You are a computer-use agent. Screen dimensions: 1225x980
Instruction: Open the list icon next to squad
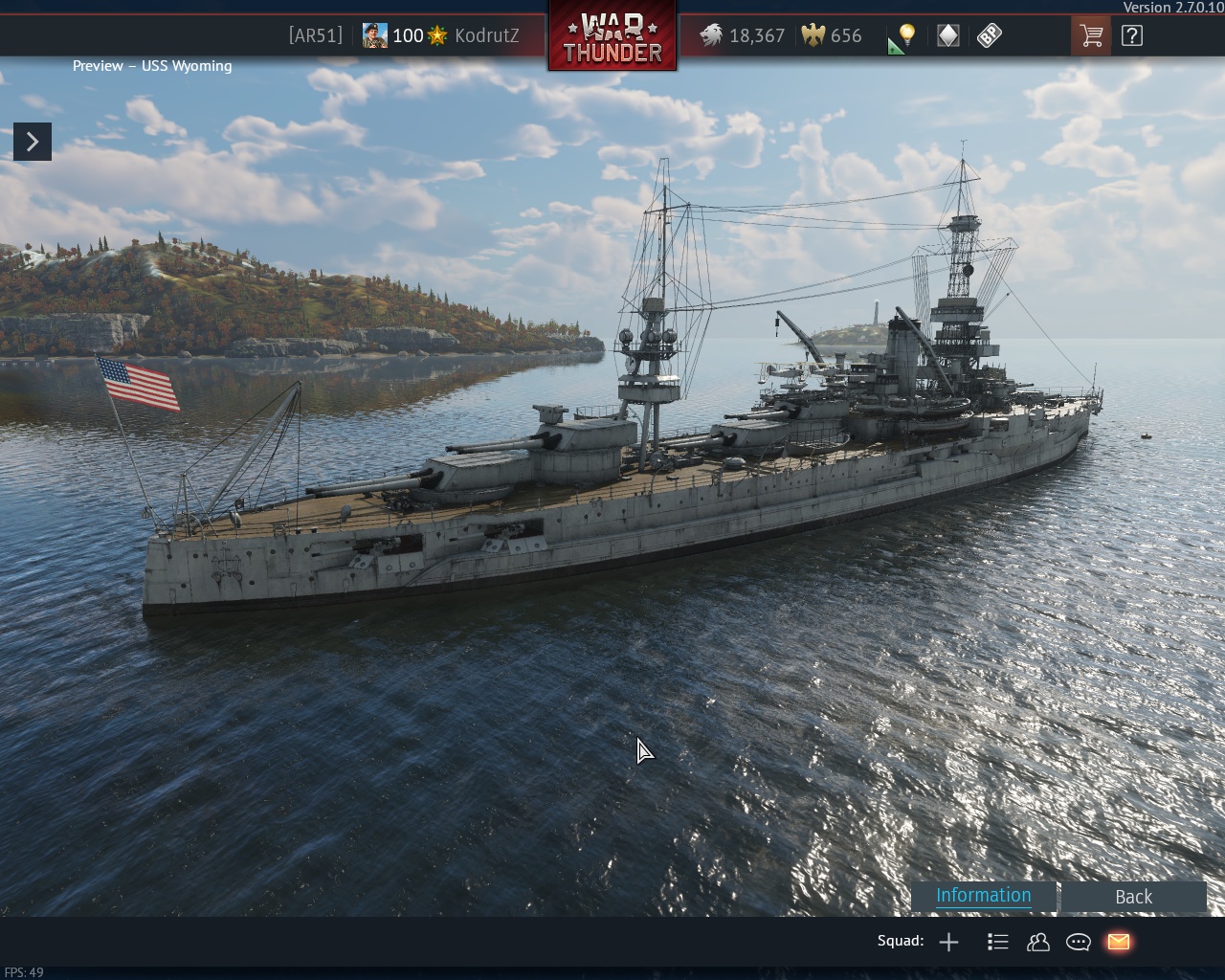(997, 943)
